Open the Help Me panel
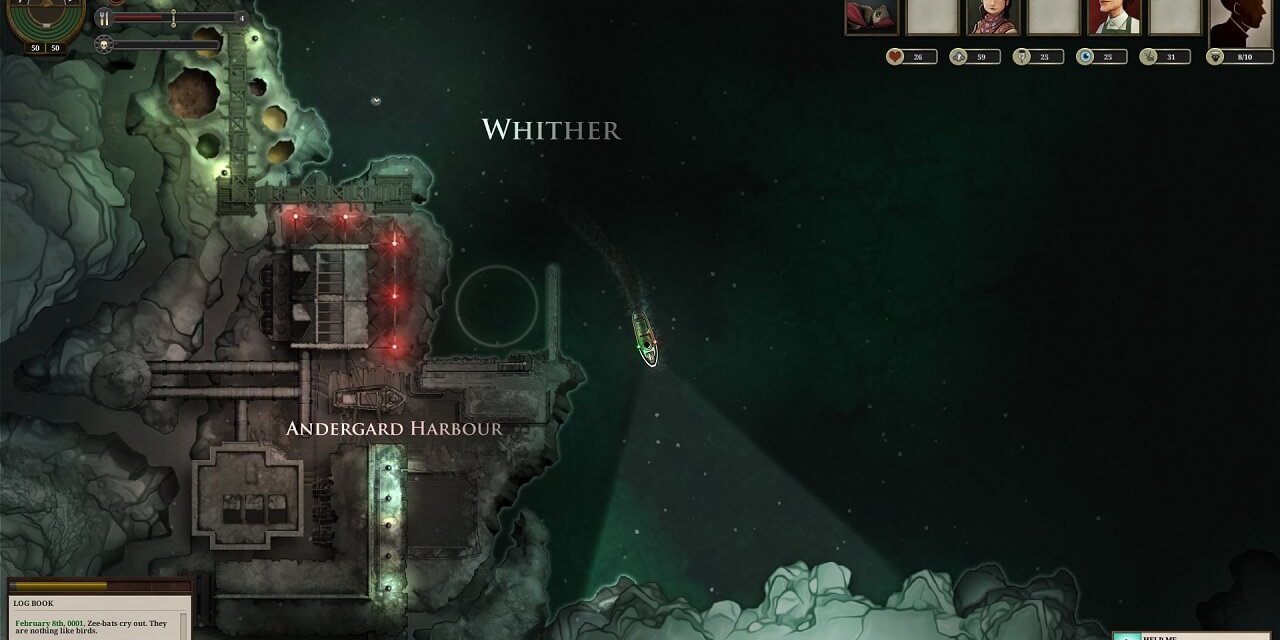The height and width of the screenshot is (640, 1280). click(1195, 636)
